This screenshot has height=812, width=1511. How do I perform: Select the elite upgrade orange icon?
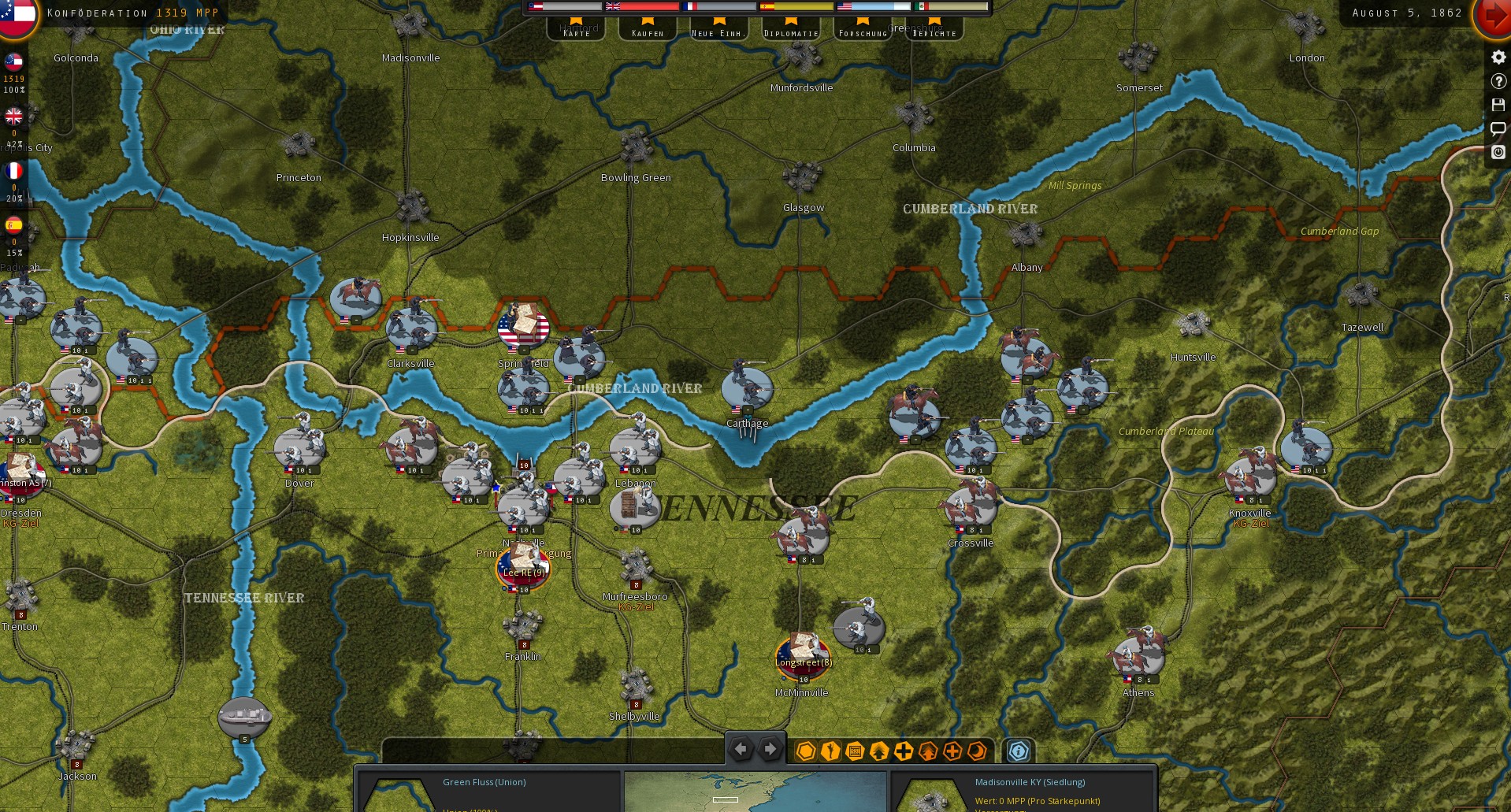(927, 752)
